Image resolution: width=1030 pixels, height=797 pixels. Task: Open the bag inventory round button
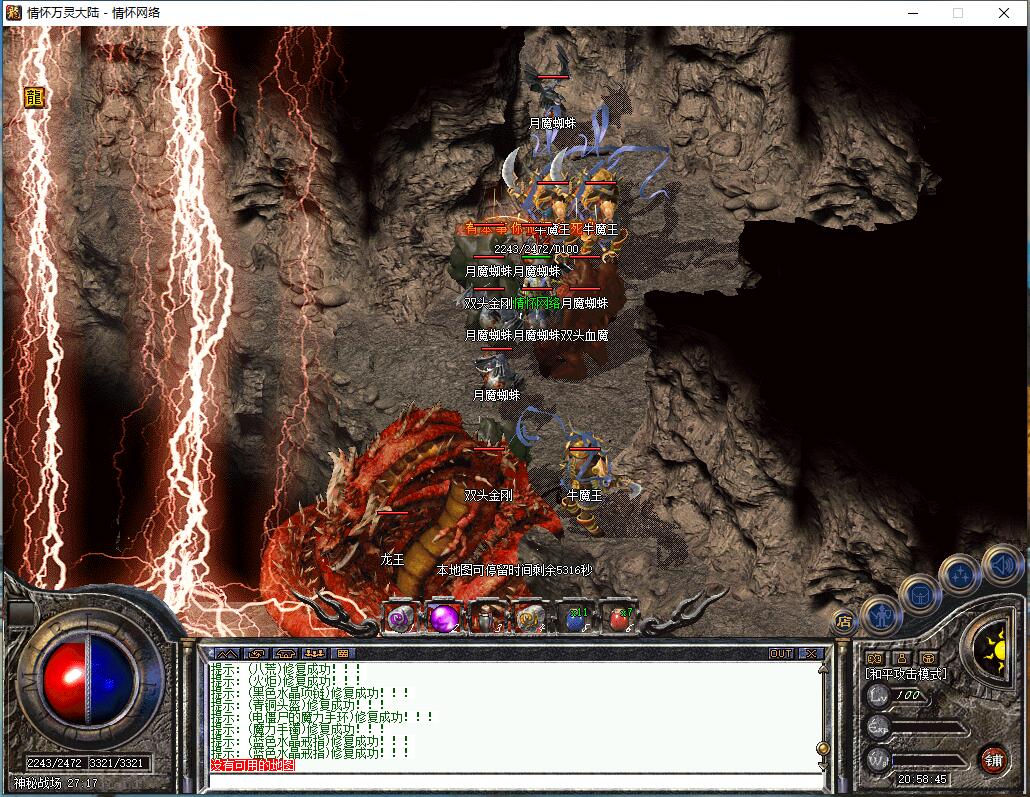[919, 596]
